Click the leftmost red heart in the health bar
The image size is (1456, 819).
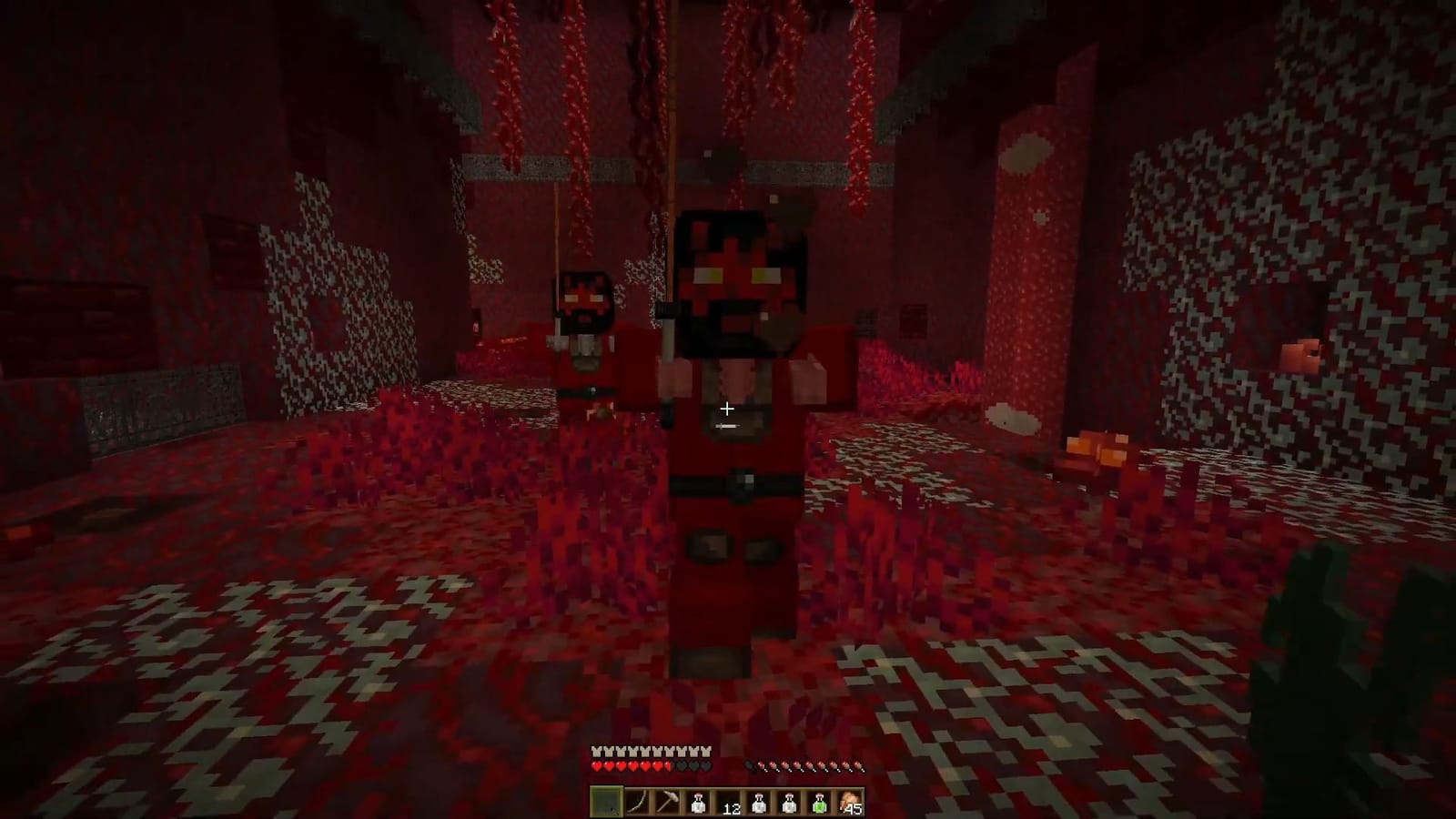[x=597, y=765]
